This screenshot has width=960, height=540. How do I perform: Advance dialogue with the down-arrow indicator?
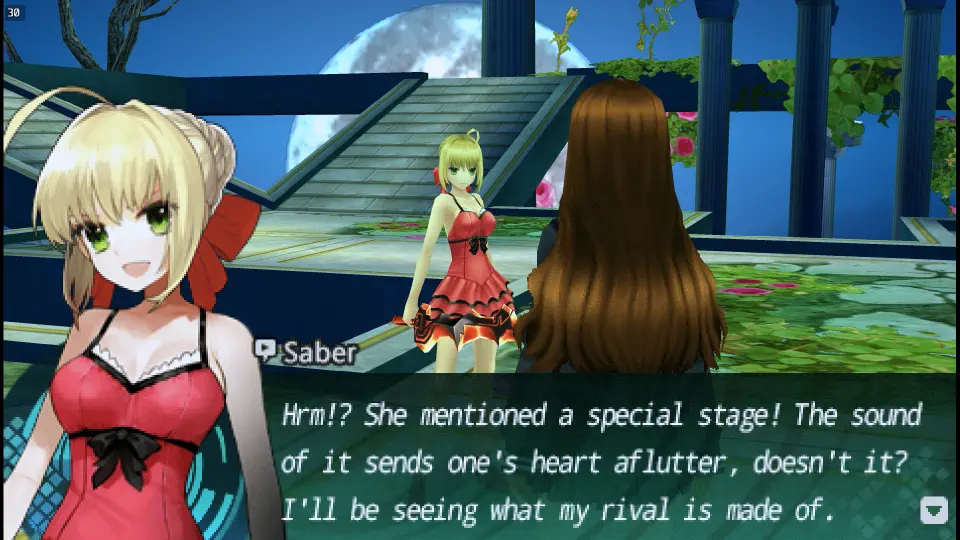[x=933, y=510]
